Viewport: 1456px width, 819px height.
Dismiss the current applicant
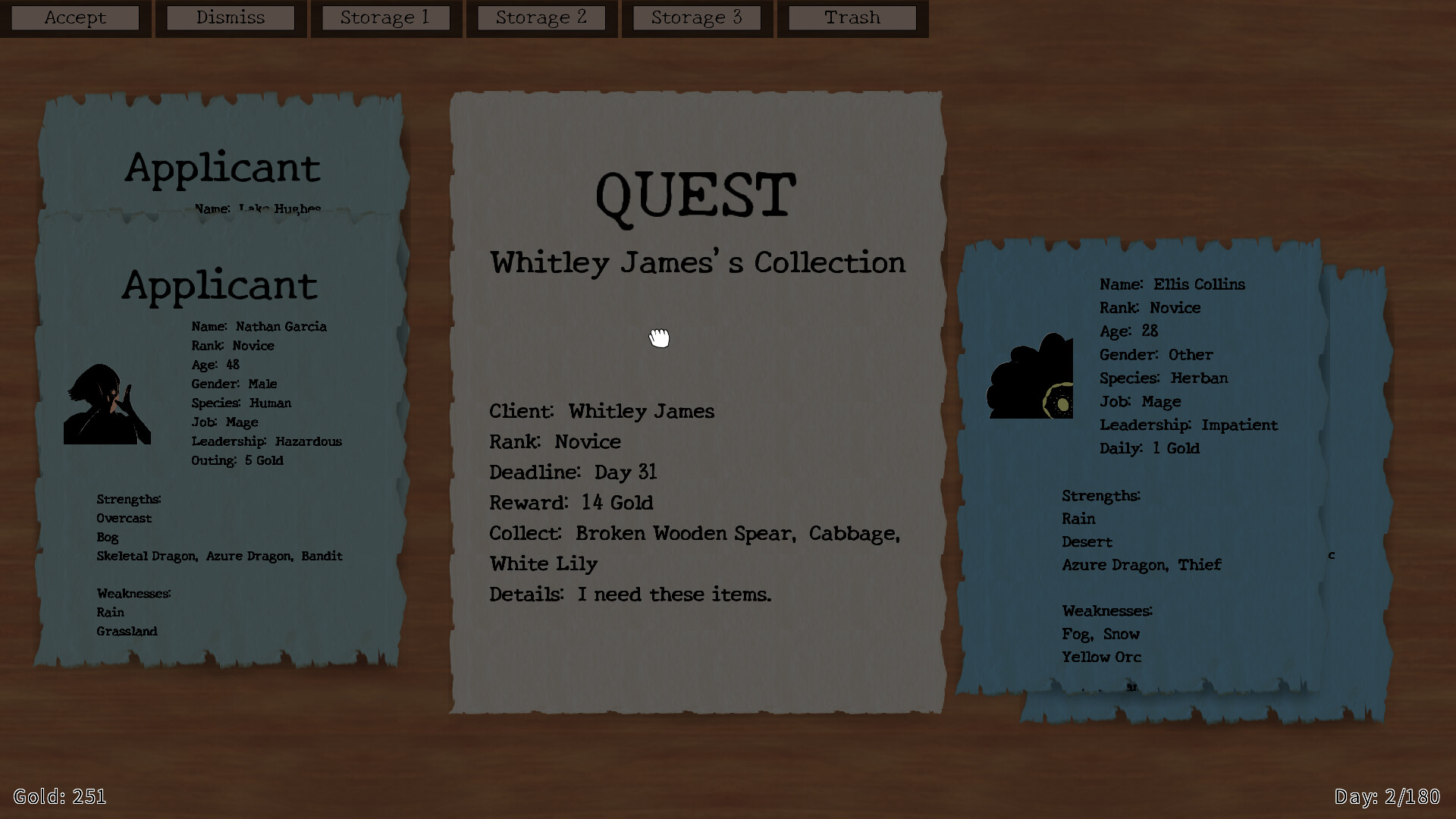coord(230,17)
